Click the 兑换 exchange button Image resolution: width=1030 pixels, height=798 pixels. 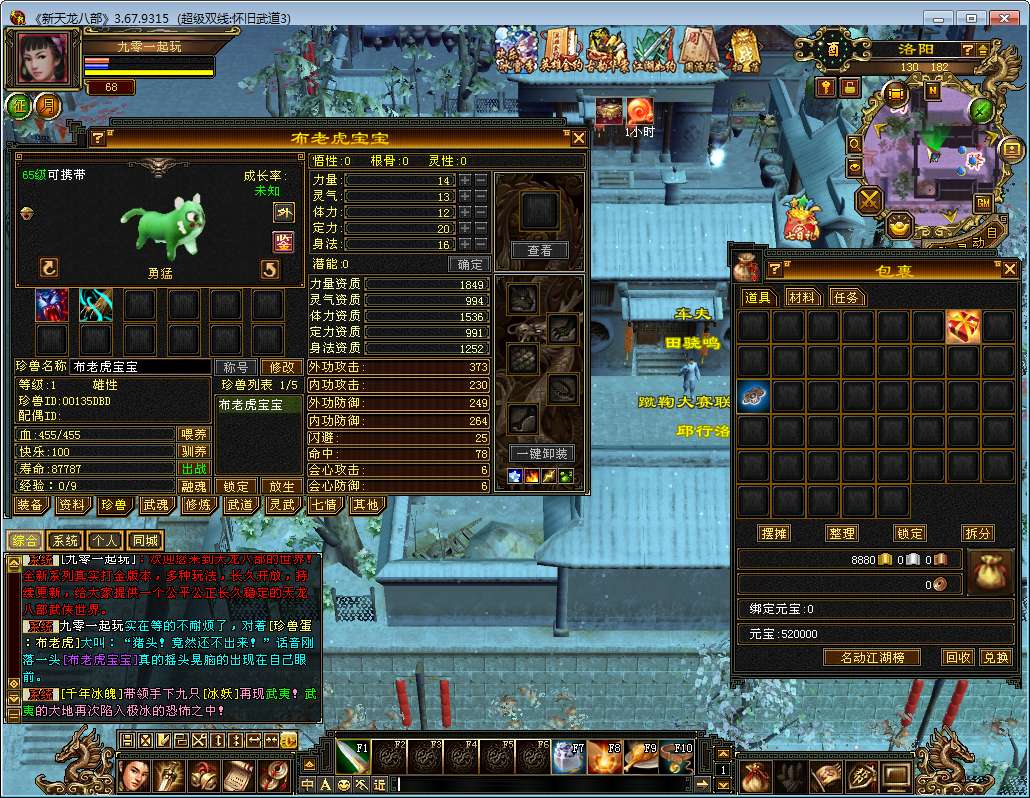tap(994, 657)
